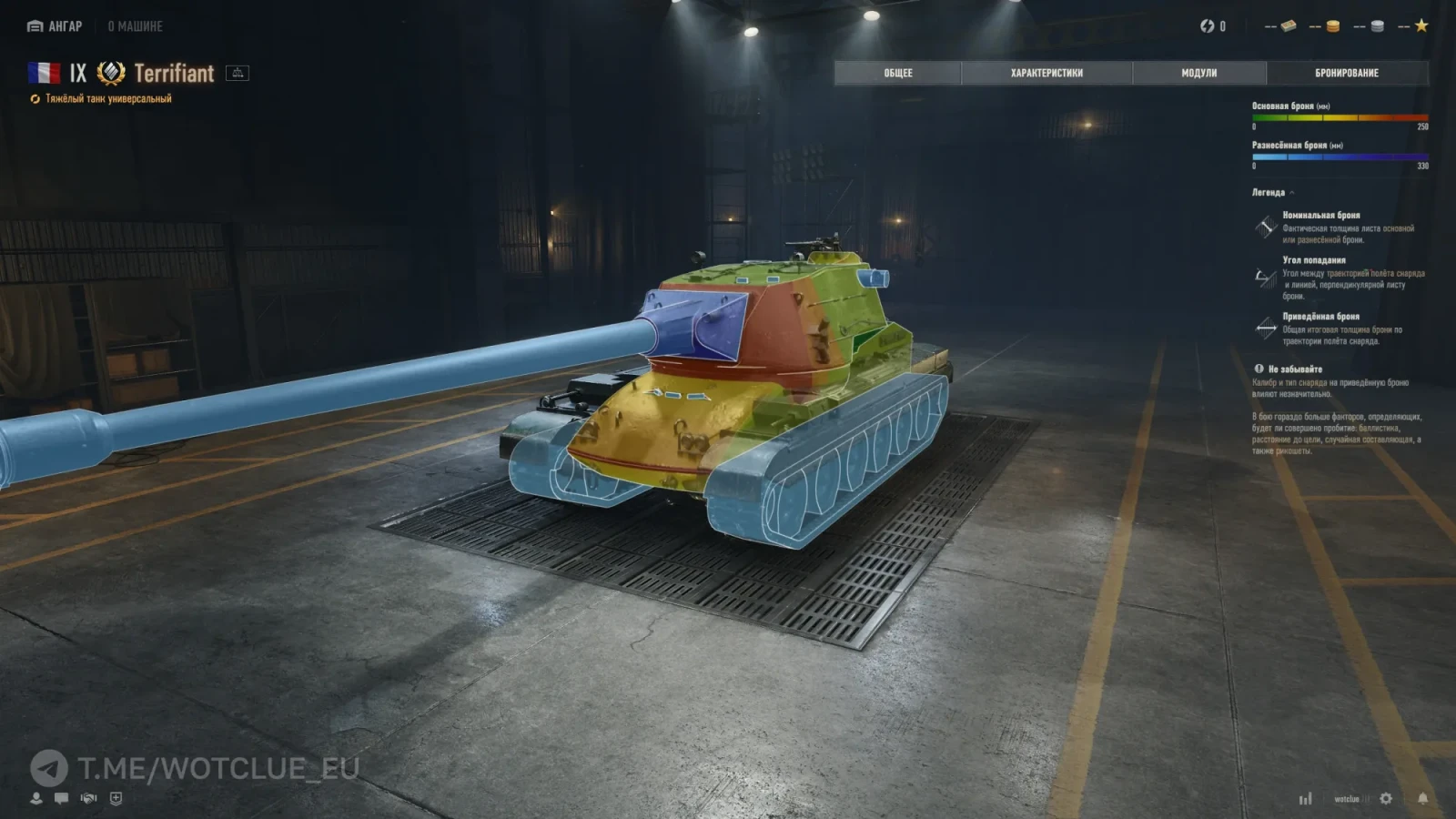Click the silver credits currency icon
Screen dimensions: 1456x819
tap(1377, 26)
